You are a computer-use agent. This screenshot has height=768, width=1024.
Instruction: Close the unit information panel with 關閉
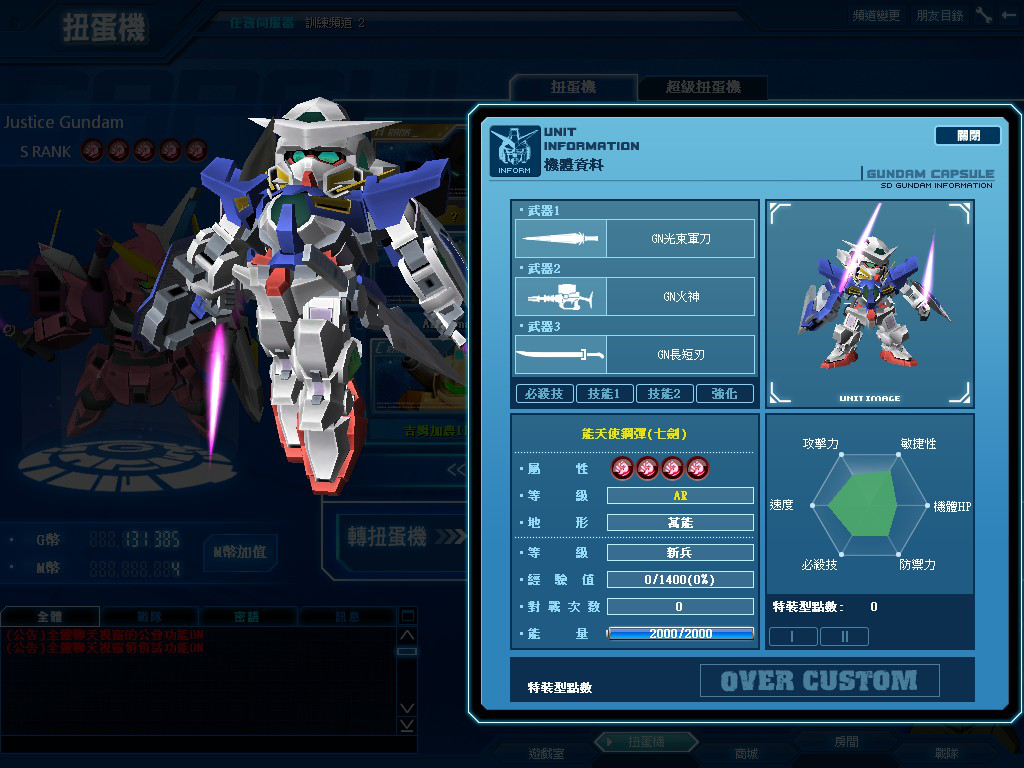(967, 135)
